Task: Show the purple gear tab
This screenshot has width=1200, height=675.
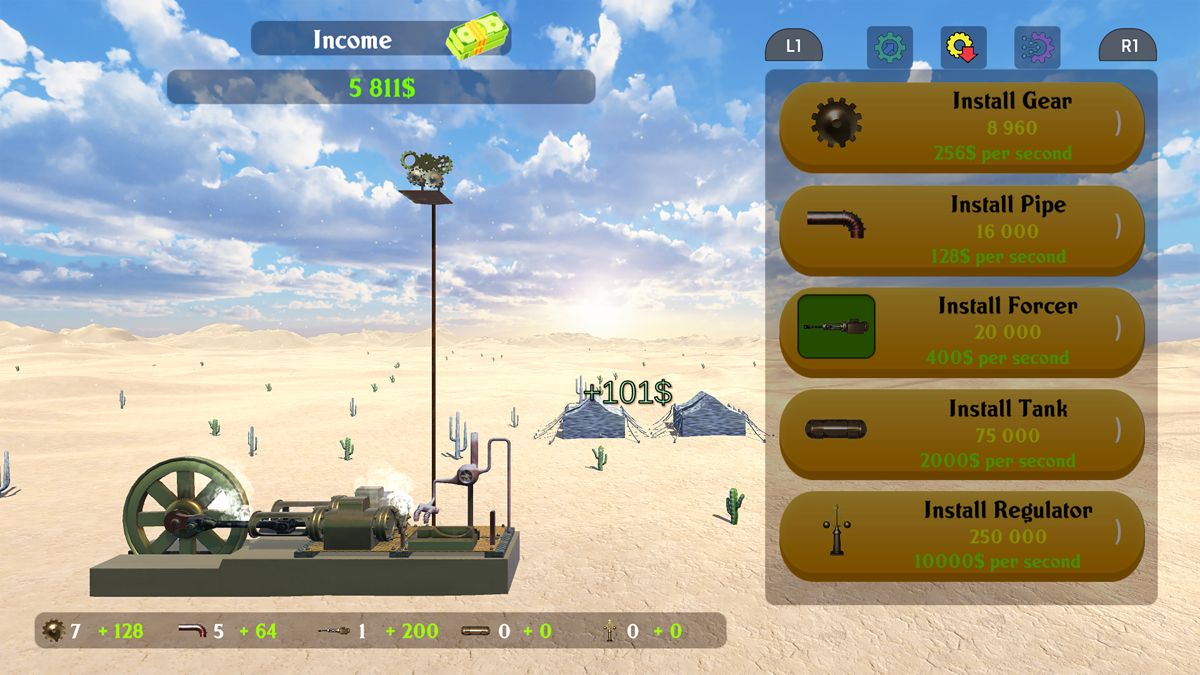Action: pyautogui.click(x=1037, y=47)
